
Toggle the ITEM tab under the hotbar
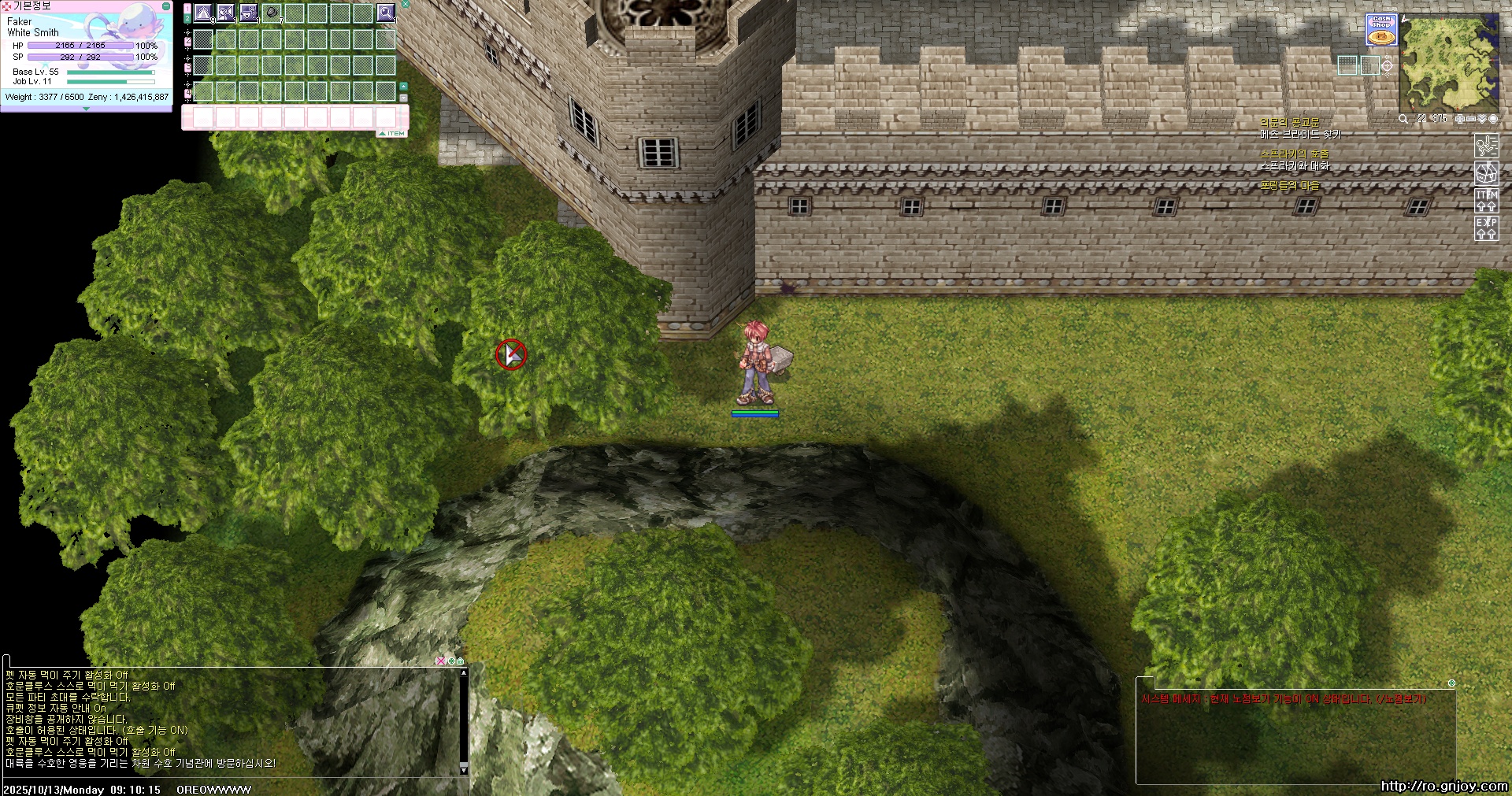point(392,134)
